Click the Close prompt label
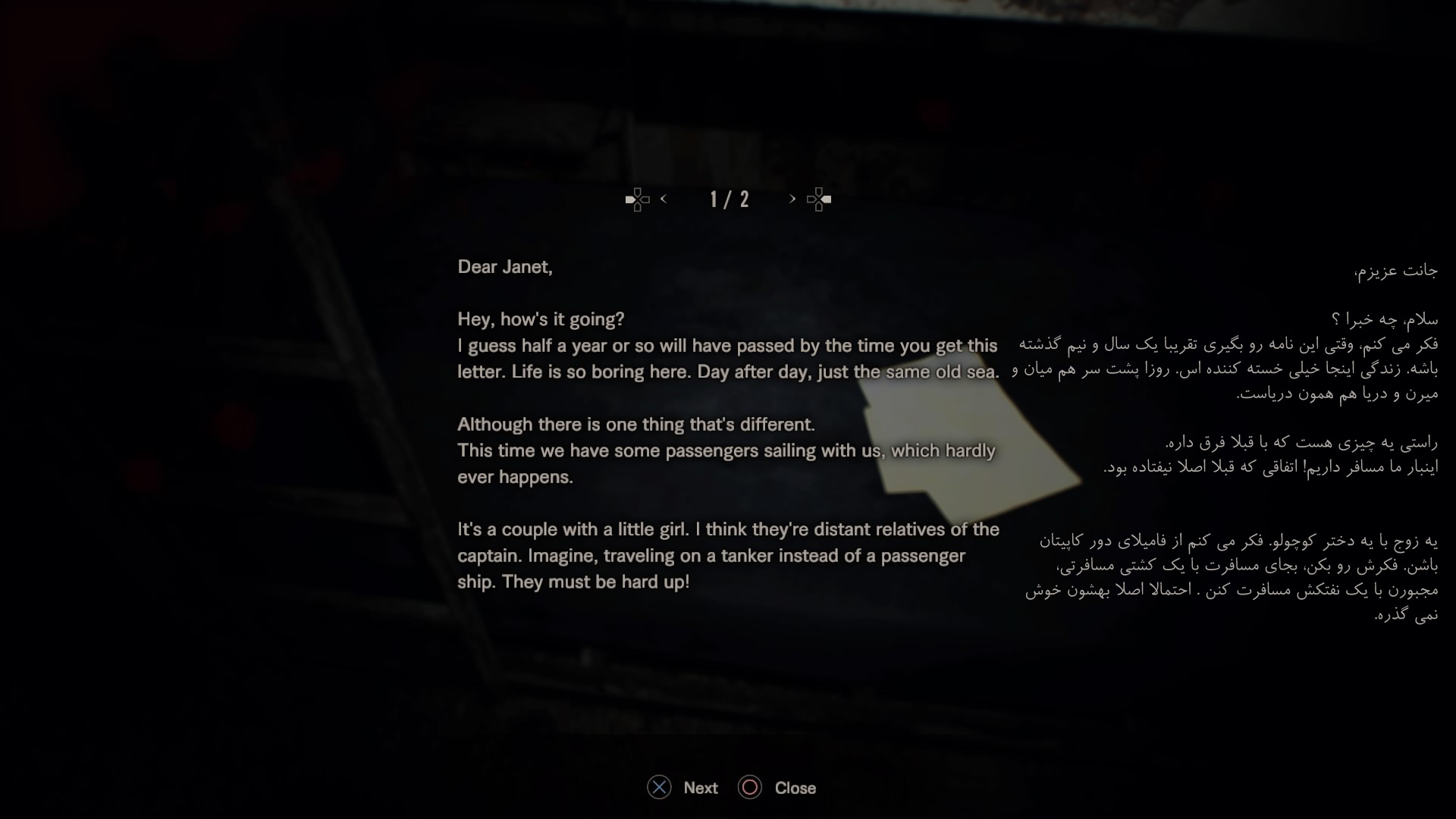 tap(795, 788)
